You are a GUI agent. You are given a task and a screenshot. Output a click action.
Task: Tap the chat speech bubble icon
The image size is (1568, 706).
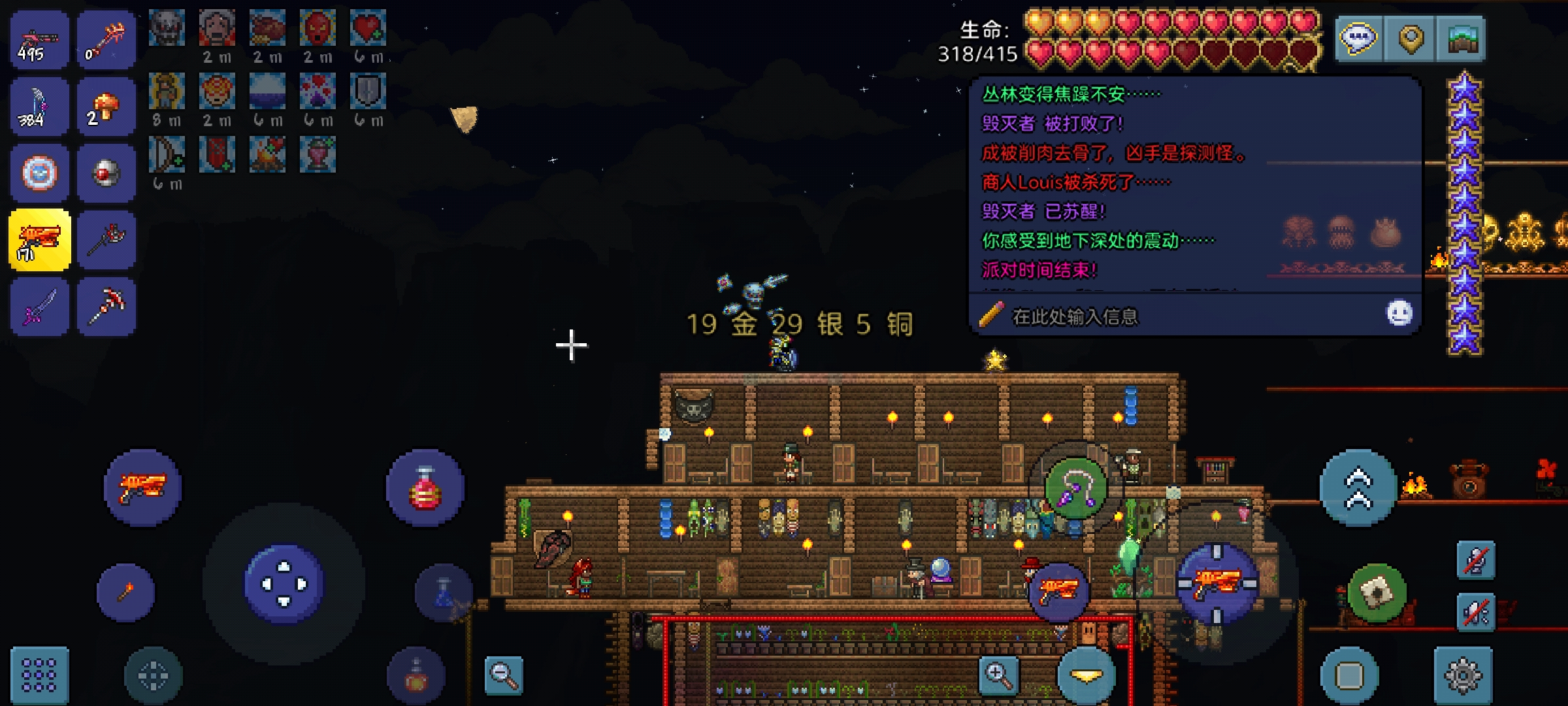click(1359, 39)
